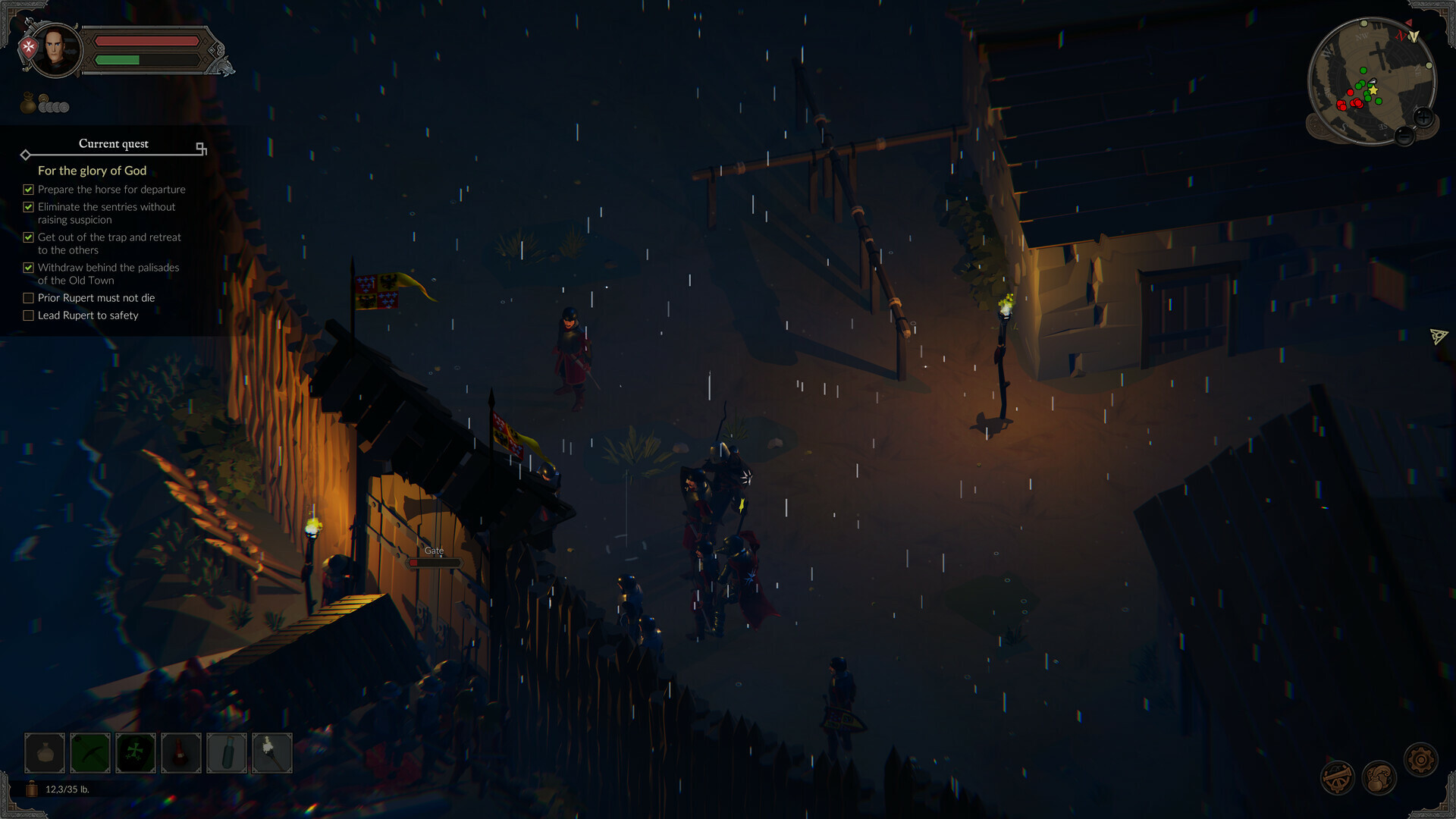Image resolution: width=1456 pixels, height=819 pixels.
Task: Select the blue bottle in the hotbar
Action: pos(226,752)
